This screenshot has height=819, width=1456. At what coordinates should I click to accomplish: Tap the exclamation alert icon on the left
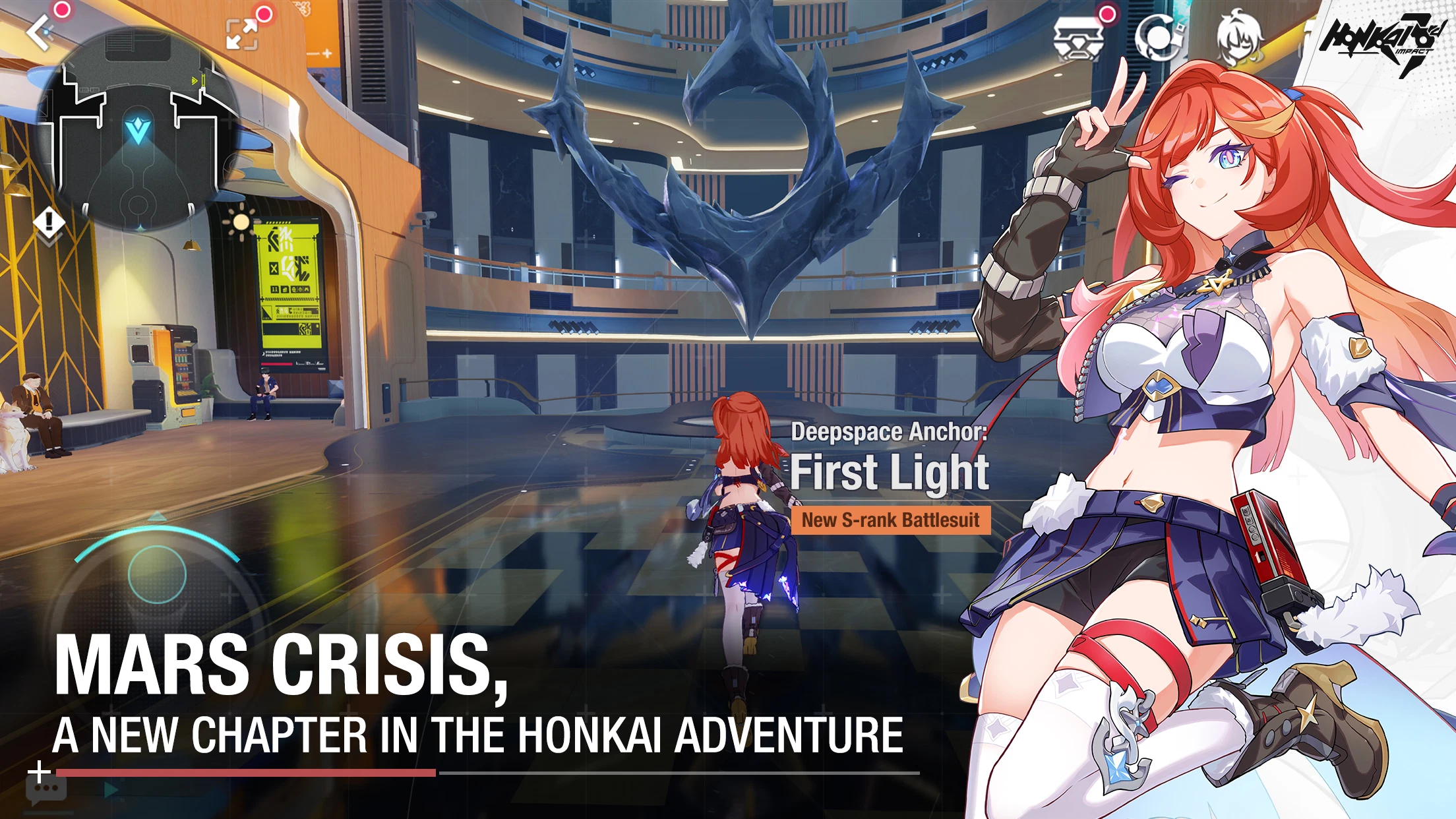(48, 220)
